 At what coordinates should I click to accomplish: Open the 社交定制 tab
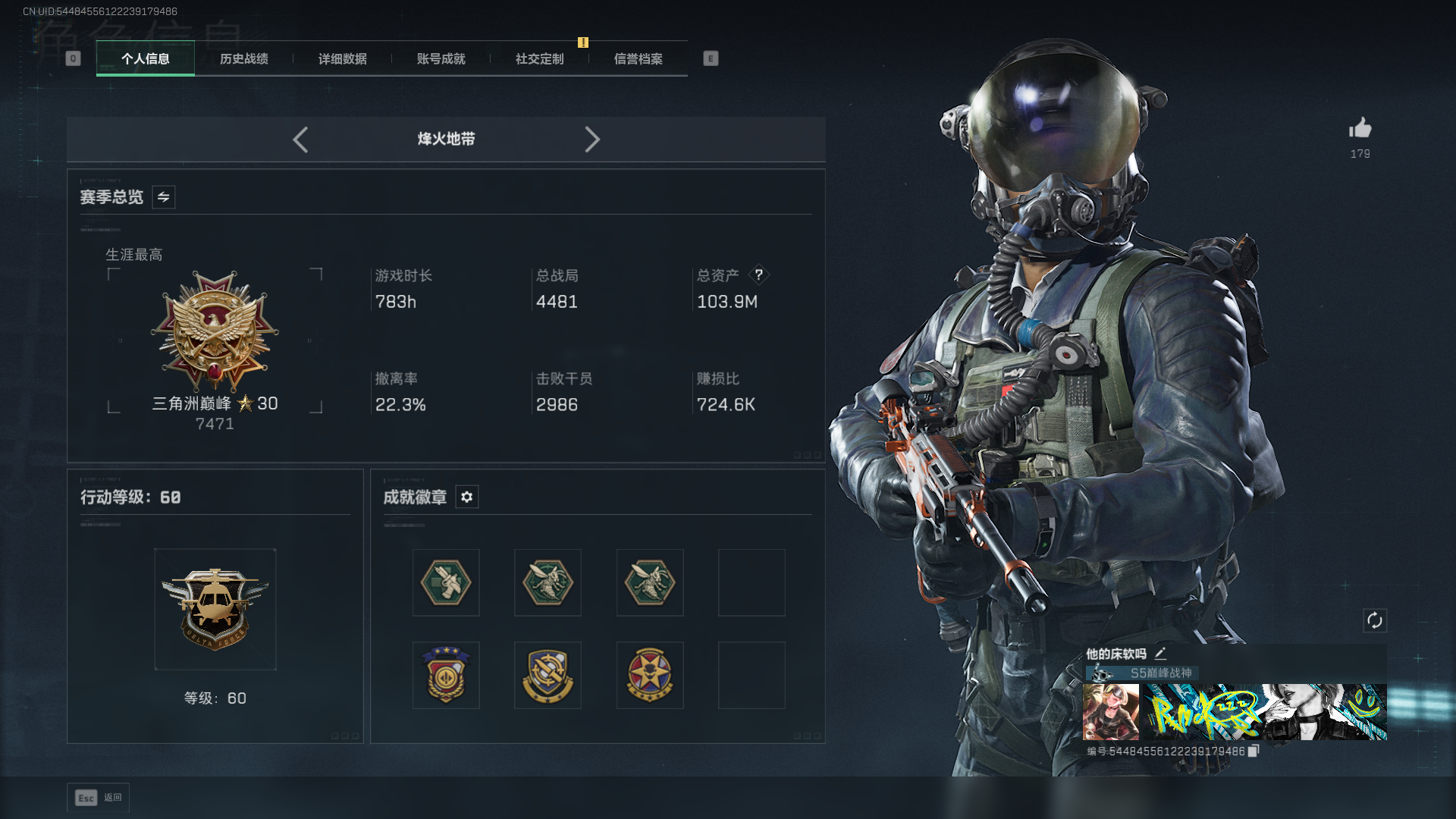tap(540, 59)
